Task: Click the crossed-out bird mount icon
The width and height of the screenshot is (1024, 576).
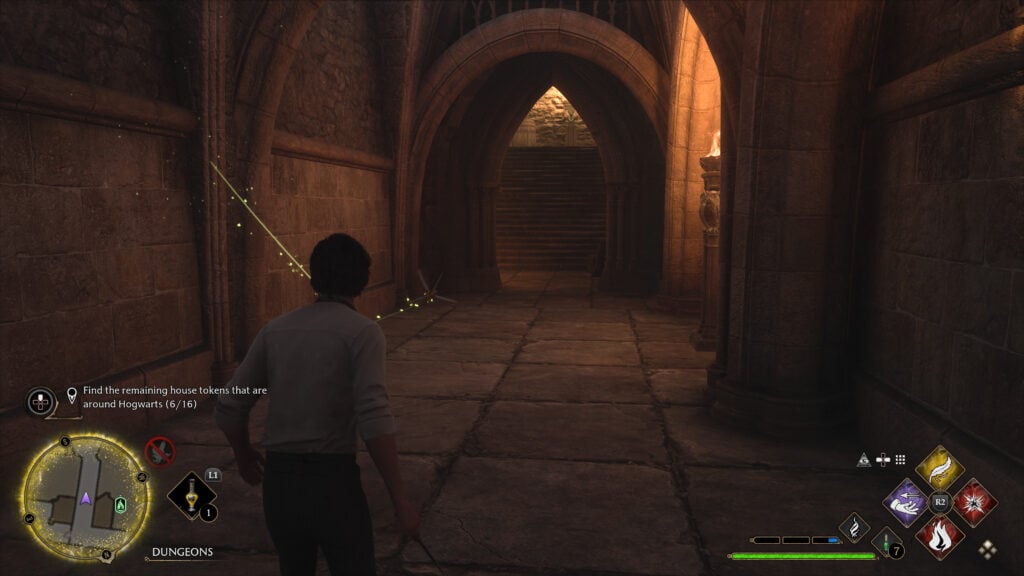Action: pyautogui.click(x=160, y=452)
